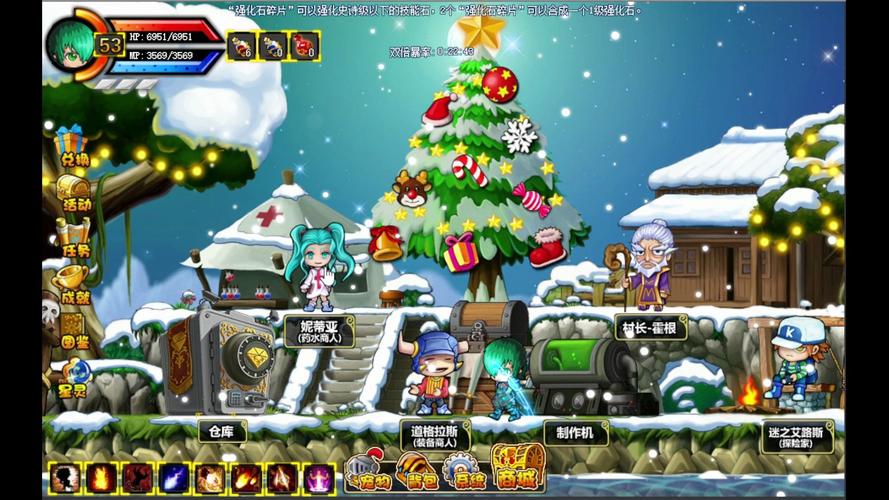The image size is (889, 500).
Task: Cast the dark silhouette skill
Action: pos(65,478)
